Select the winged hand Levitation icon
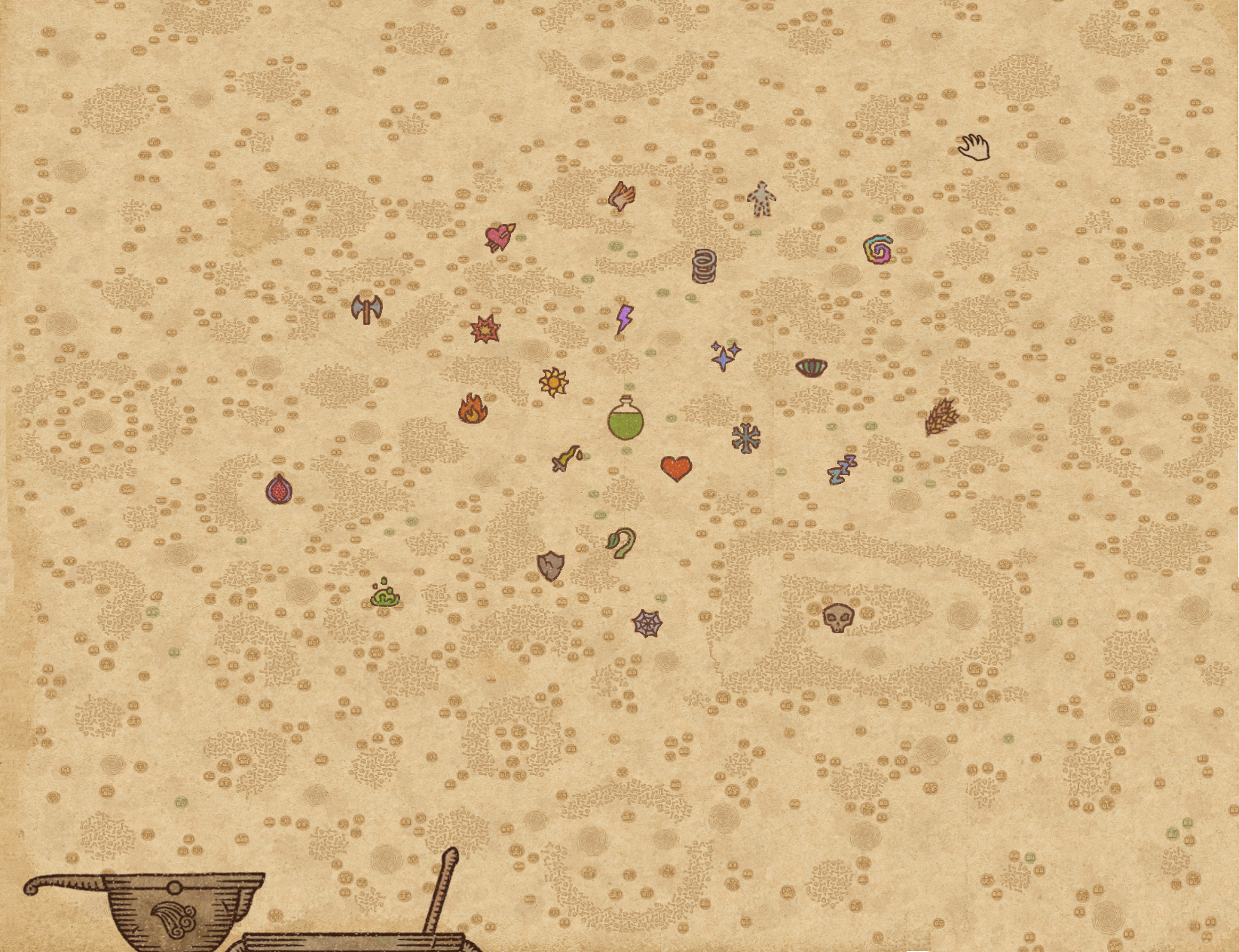The image size is (1239, 952). (x=620, y=197)
